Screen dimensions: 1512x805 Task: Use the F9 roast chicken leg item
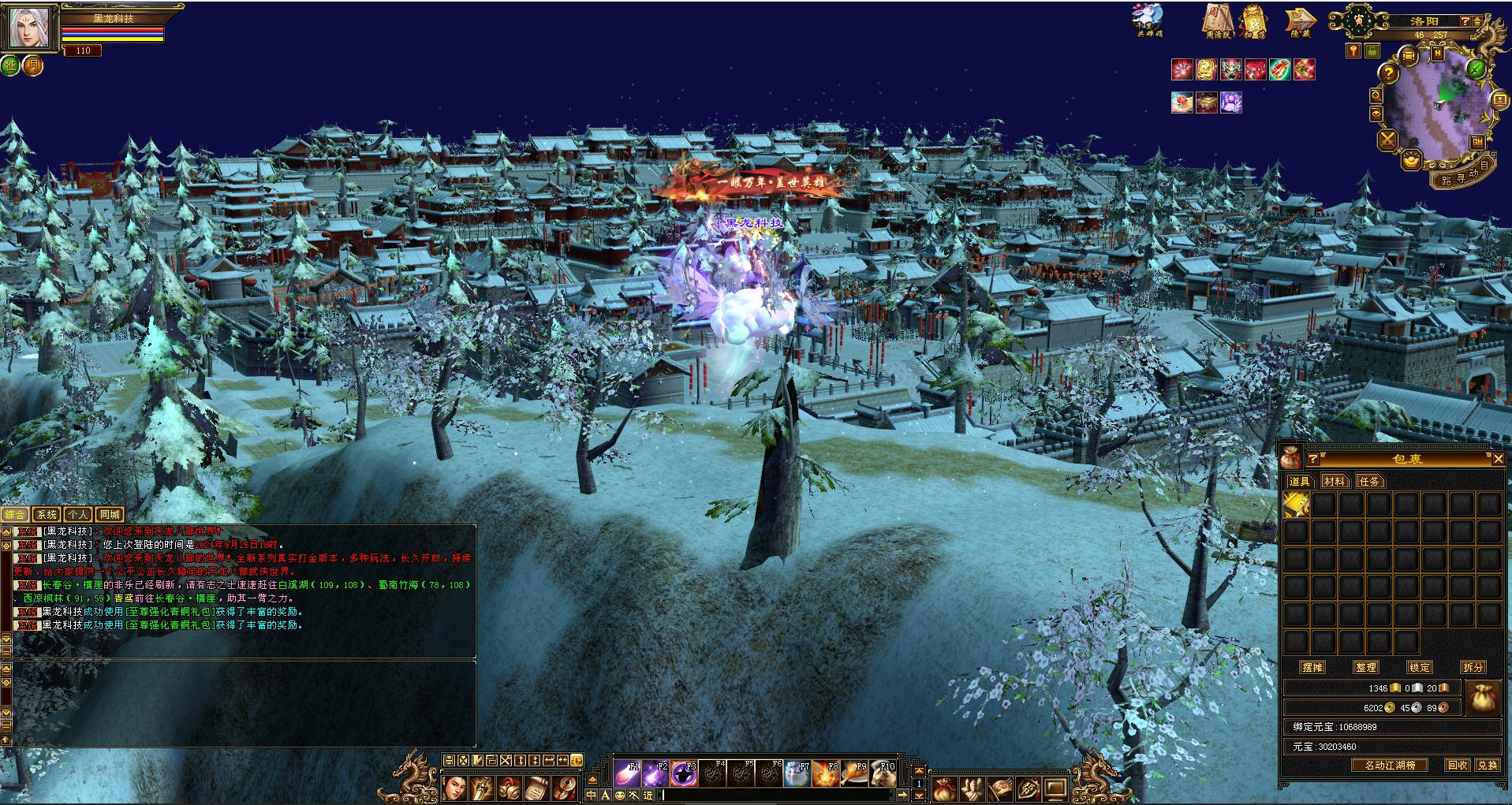coord(854,774)
